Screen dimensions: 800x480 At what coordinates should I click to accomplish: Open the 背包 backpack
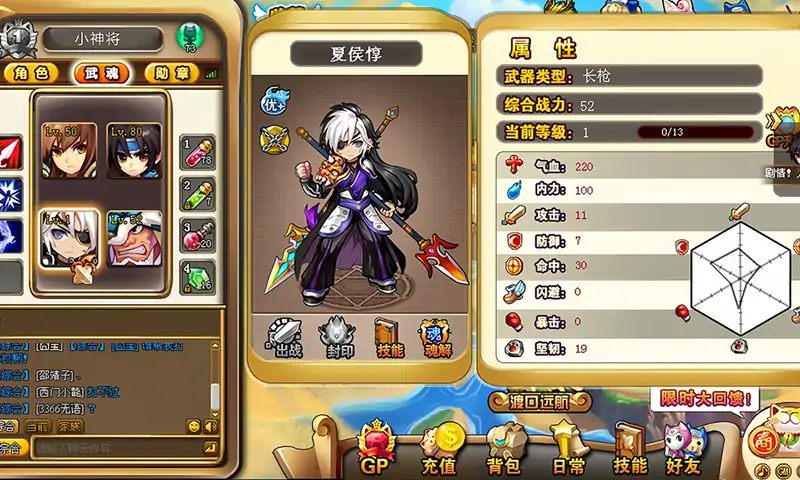point(504,449)
